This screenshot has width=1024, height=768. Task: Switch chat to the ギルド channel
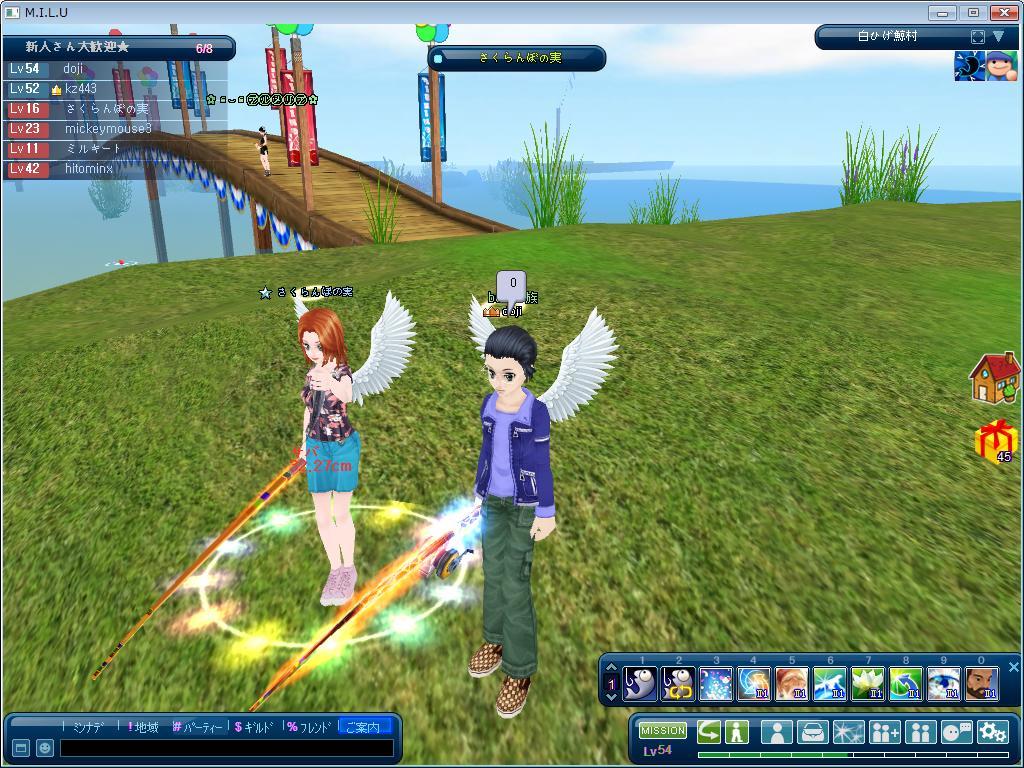[x=256, y=727]
